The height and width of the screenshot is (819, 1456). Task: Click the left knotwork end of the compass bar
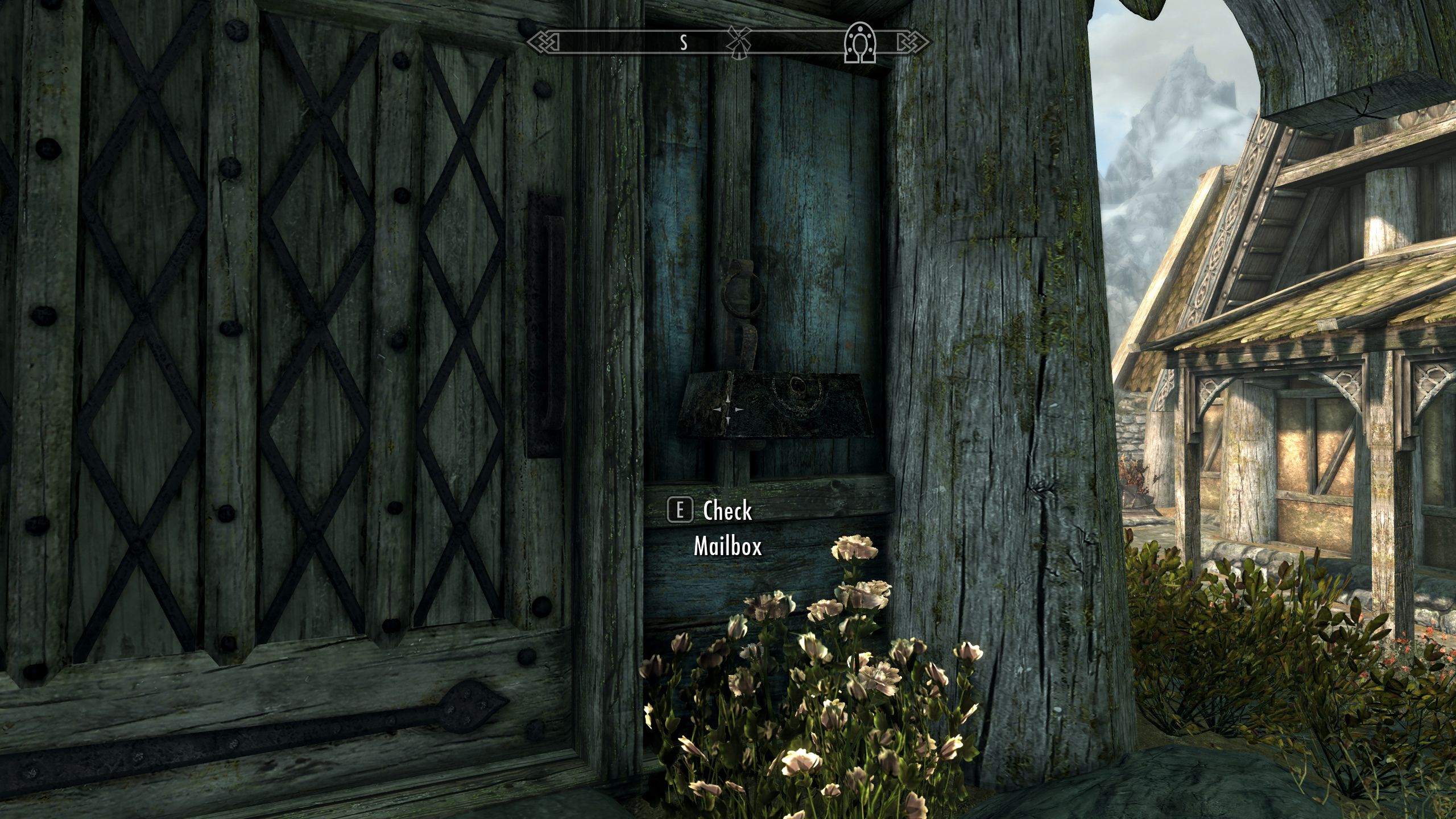[543, 41]
